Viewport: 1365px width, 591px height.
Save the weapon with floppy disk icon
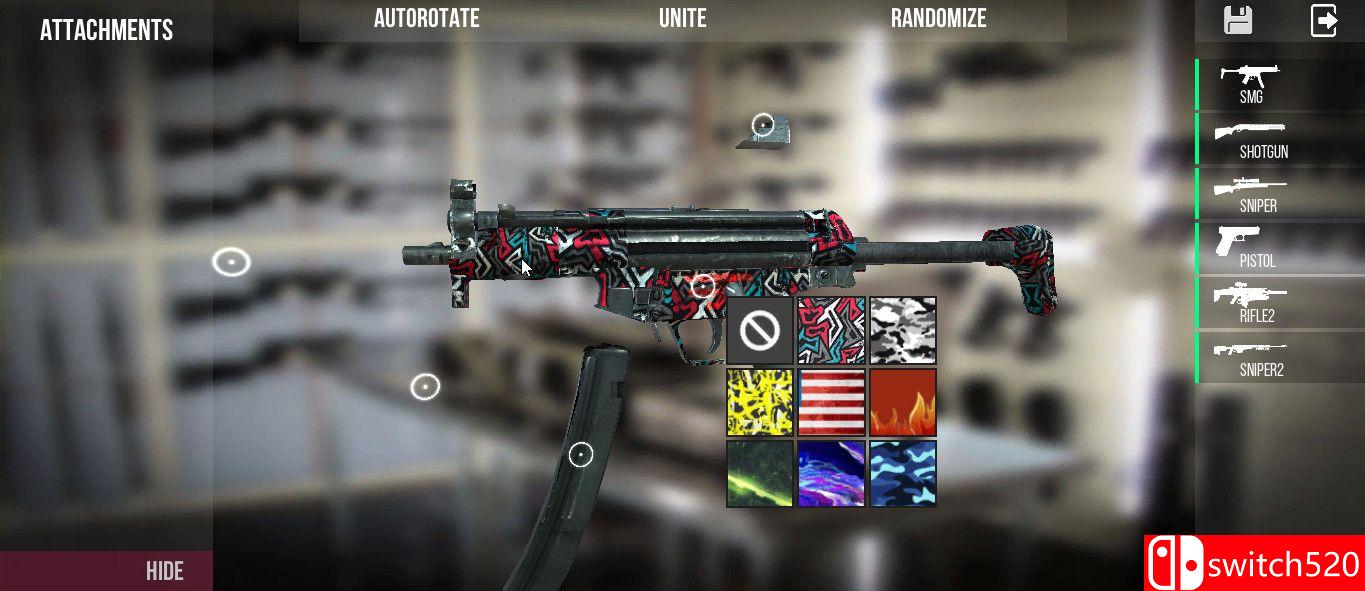click(x=1238, y=20)
